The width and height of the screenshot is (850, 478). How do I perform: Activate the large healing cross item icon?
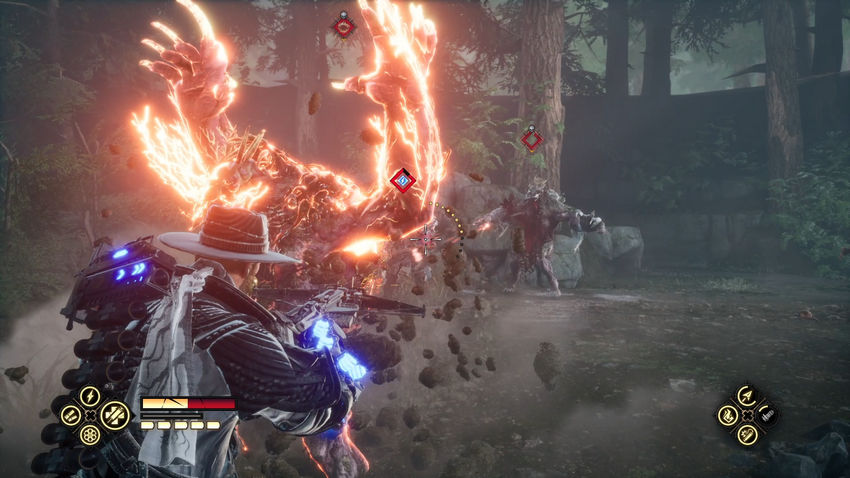click(115, 413)
